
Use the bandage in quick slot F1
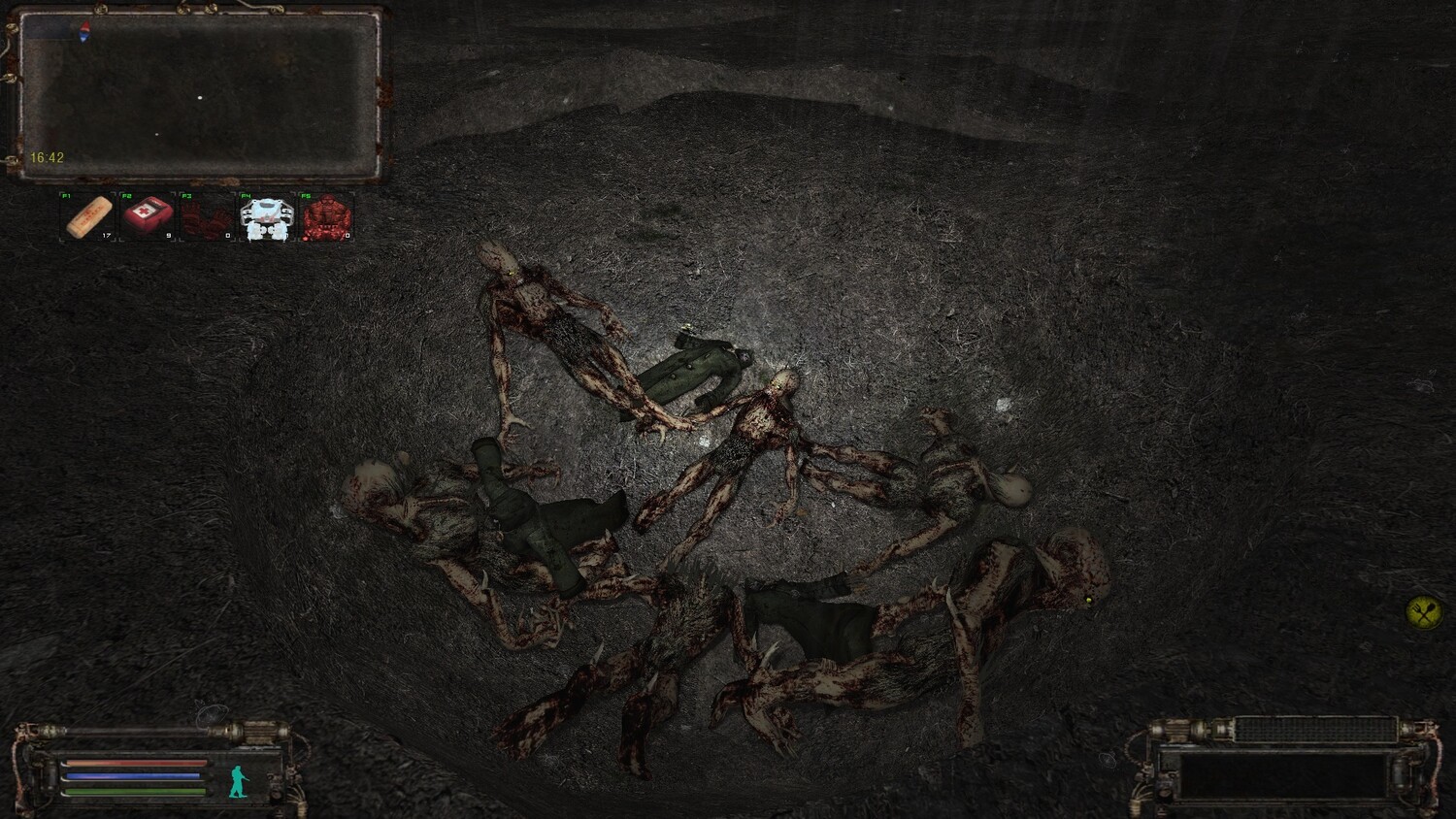[x=88, y=216]
